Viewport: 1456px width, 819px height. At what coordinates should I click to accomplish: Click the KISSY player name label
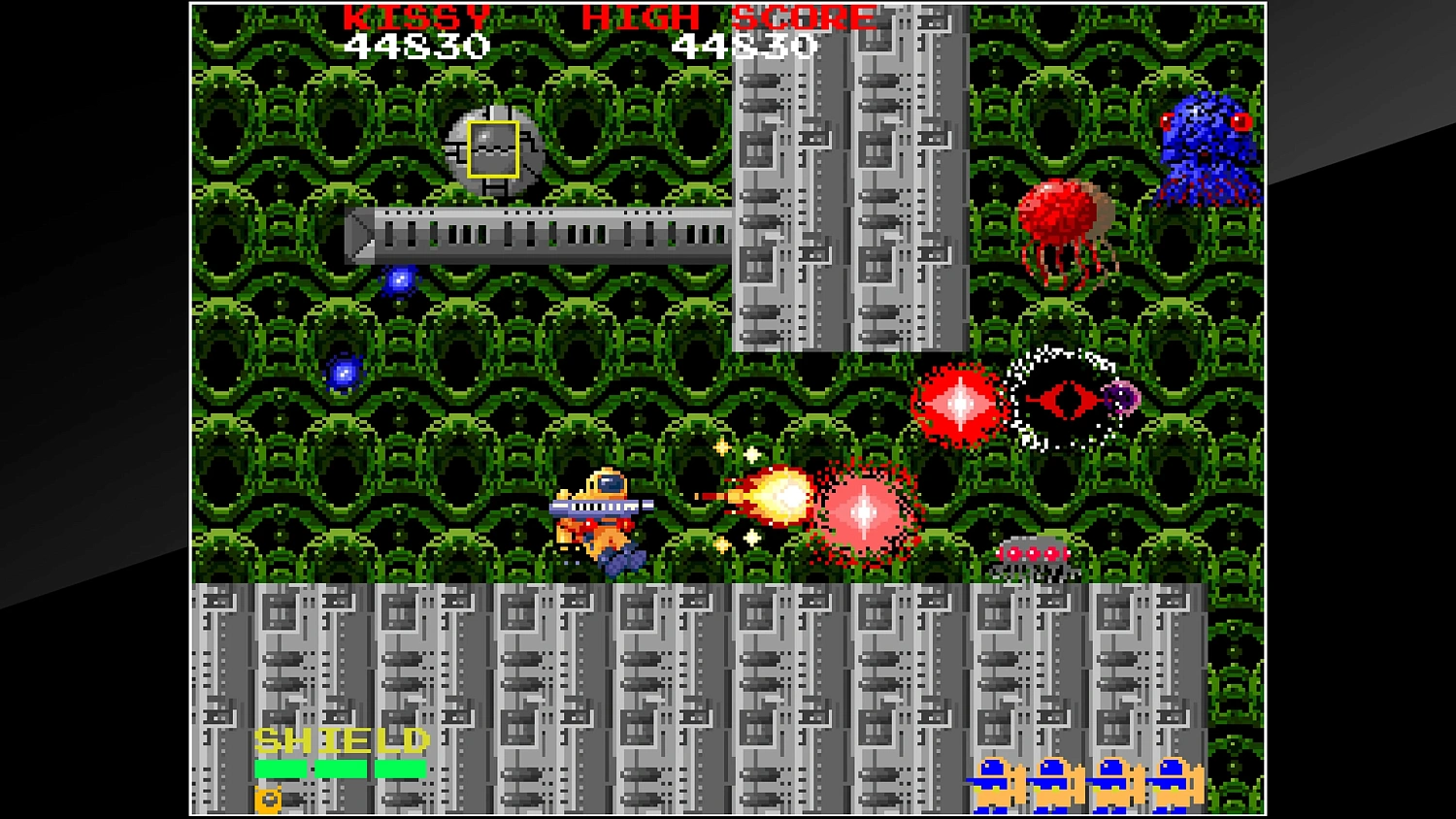[417, 16]
